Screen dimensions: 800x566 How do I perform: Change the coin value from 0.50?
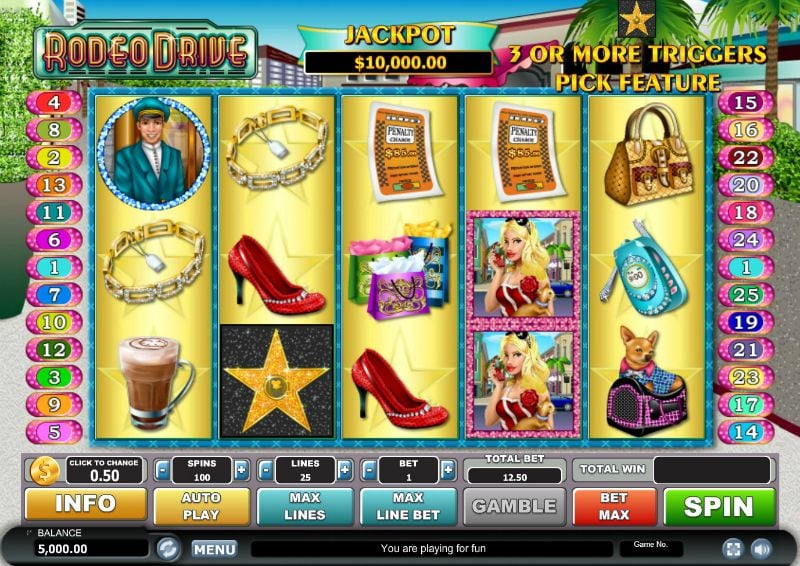(x=105, y=470)
